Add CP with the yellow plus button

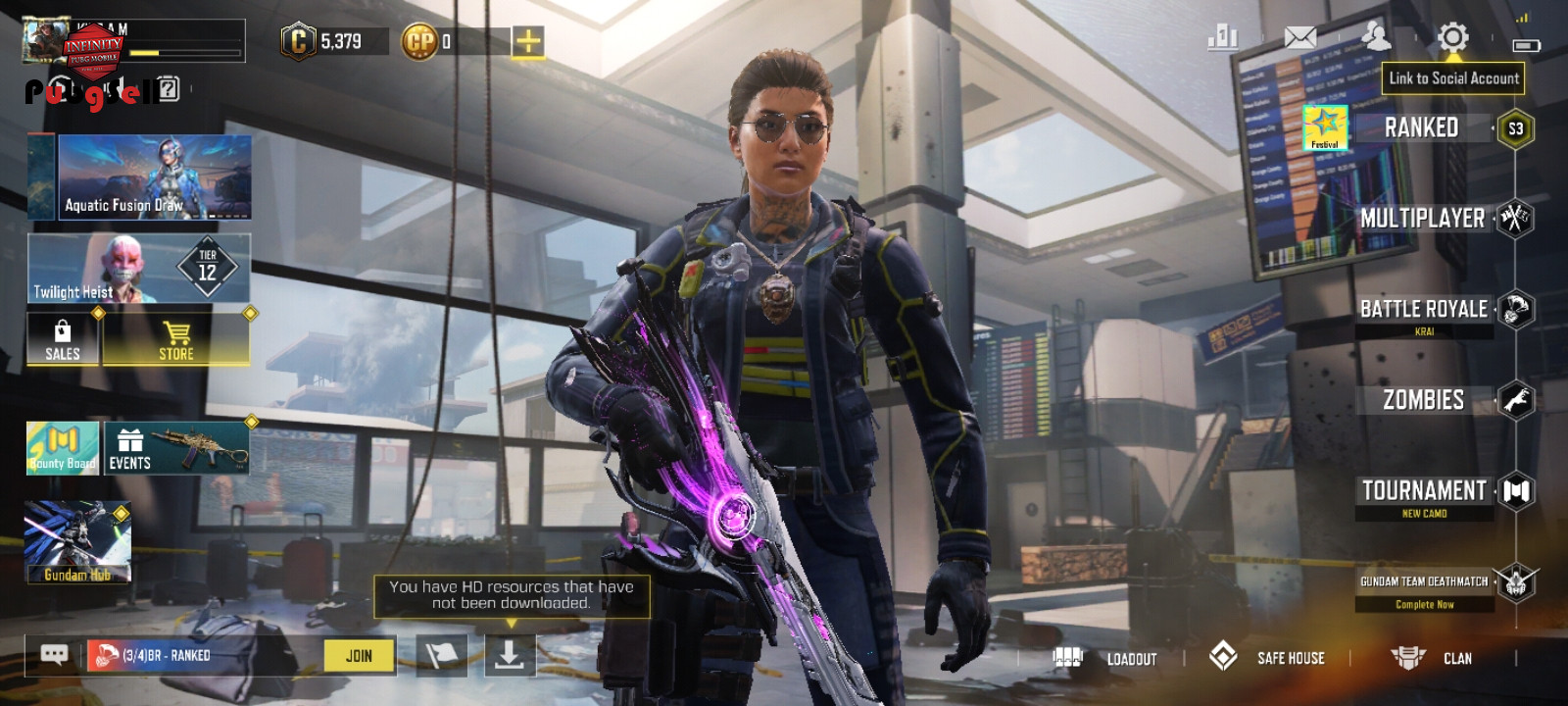click(x=528, y=41)
